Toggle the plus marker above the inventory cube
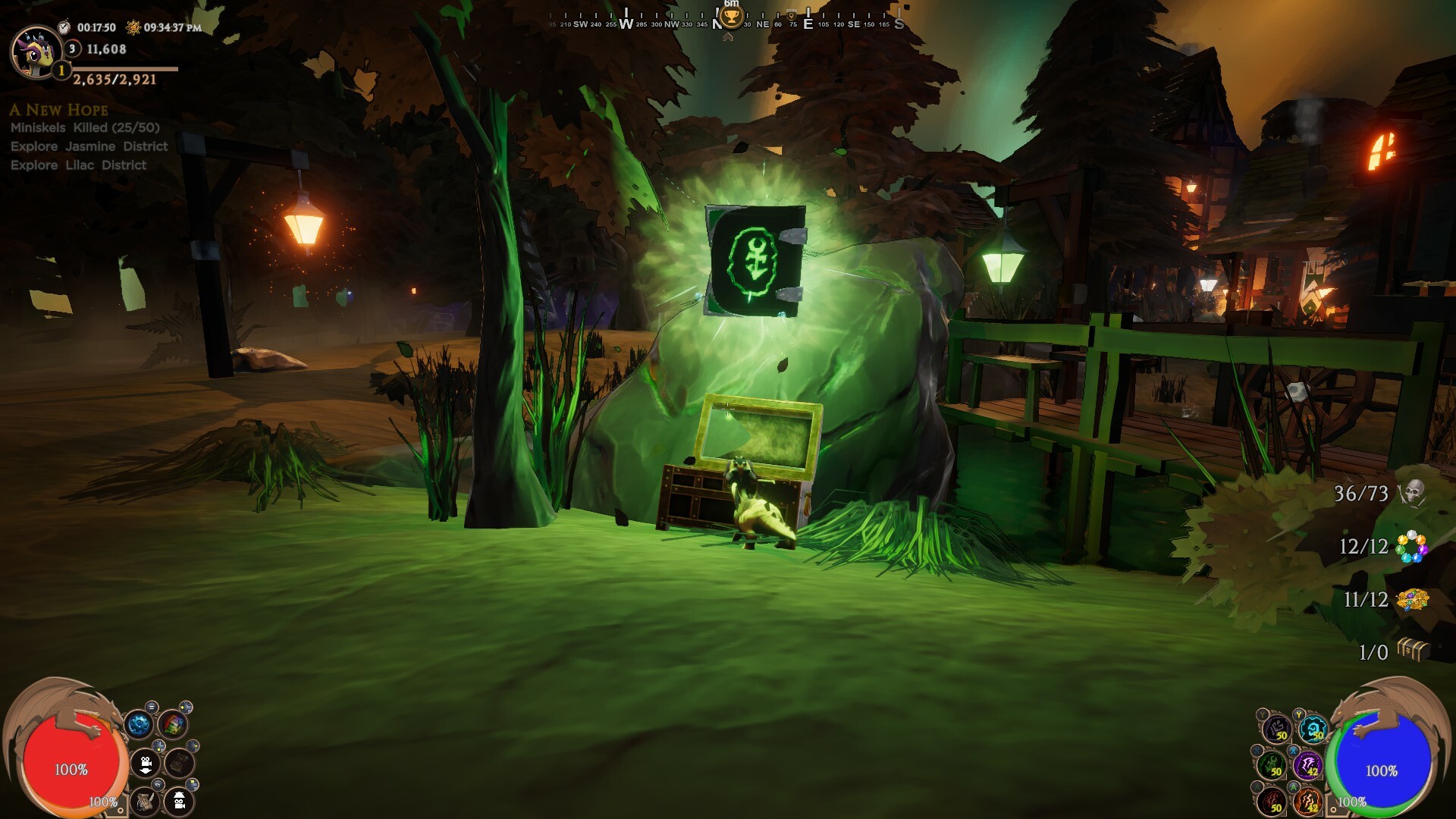This screenshot has height=819, width=1456. [x=187, y=707]
